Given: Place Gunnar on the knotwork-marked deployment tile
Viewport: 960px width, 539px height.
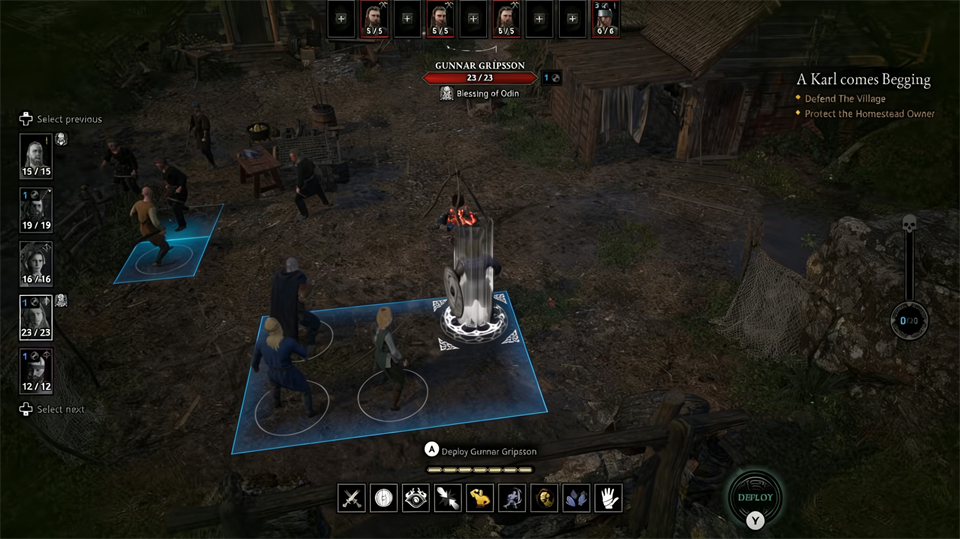Looking at the screenshot, I should (477, 322).
